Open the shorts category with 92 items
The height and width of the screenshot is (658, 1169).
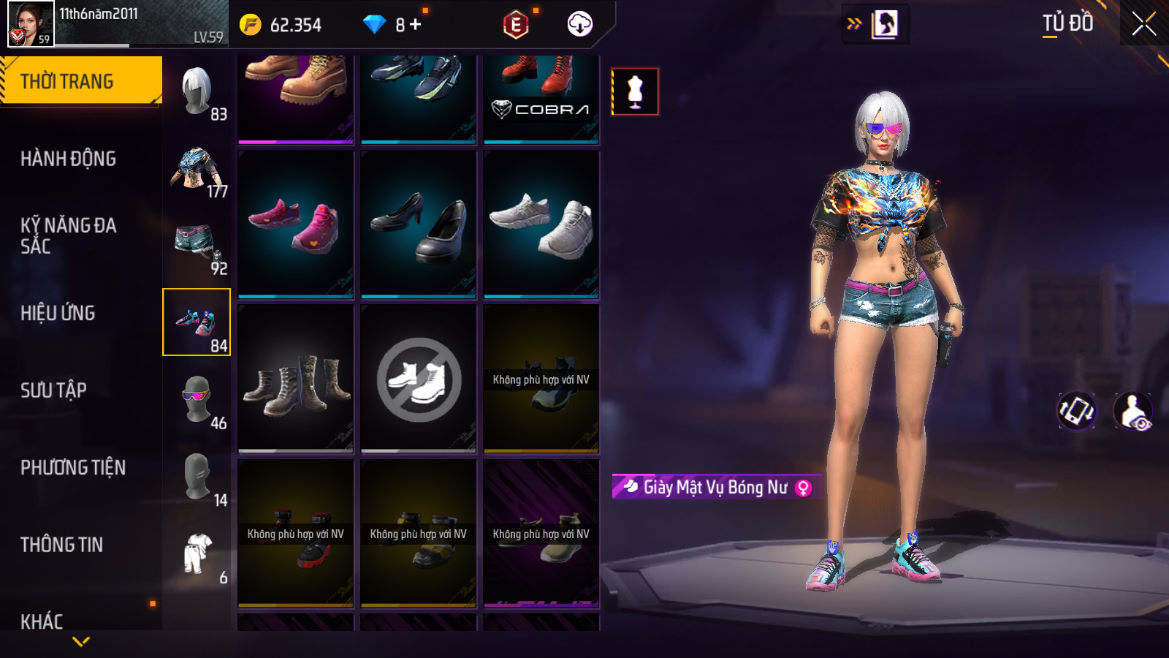pyautogui.click(x=197, y=245)
